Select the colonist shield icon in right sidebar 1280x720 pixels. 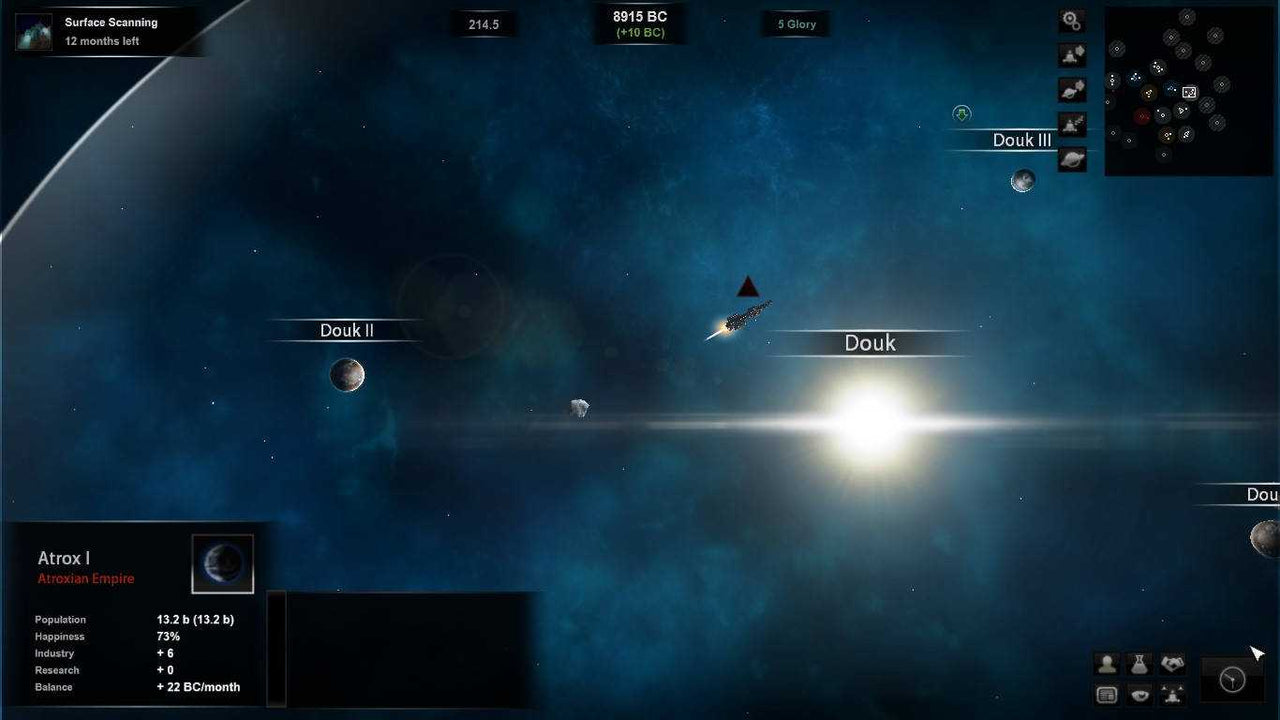1071,55
